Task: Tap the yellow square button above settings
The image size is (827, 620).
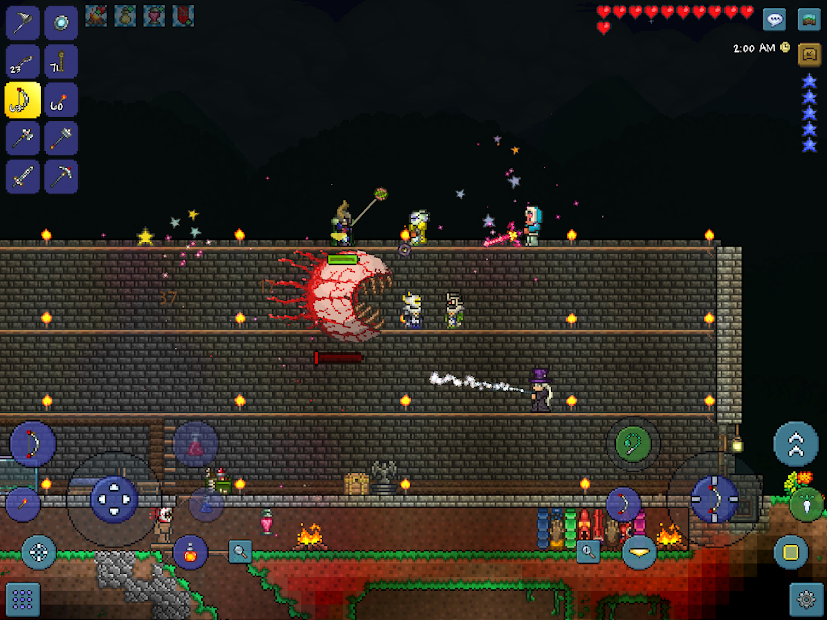Action: point(790,552)
